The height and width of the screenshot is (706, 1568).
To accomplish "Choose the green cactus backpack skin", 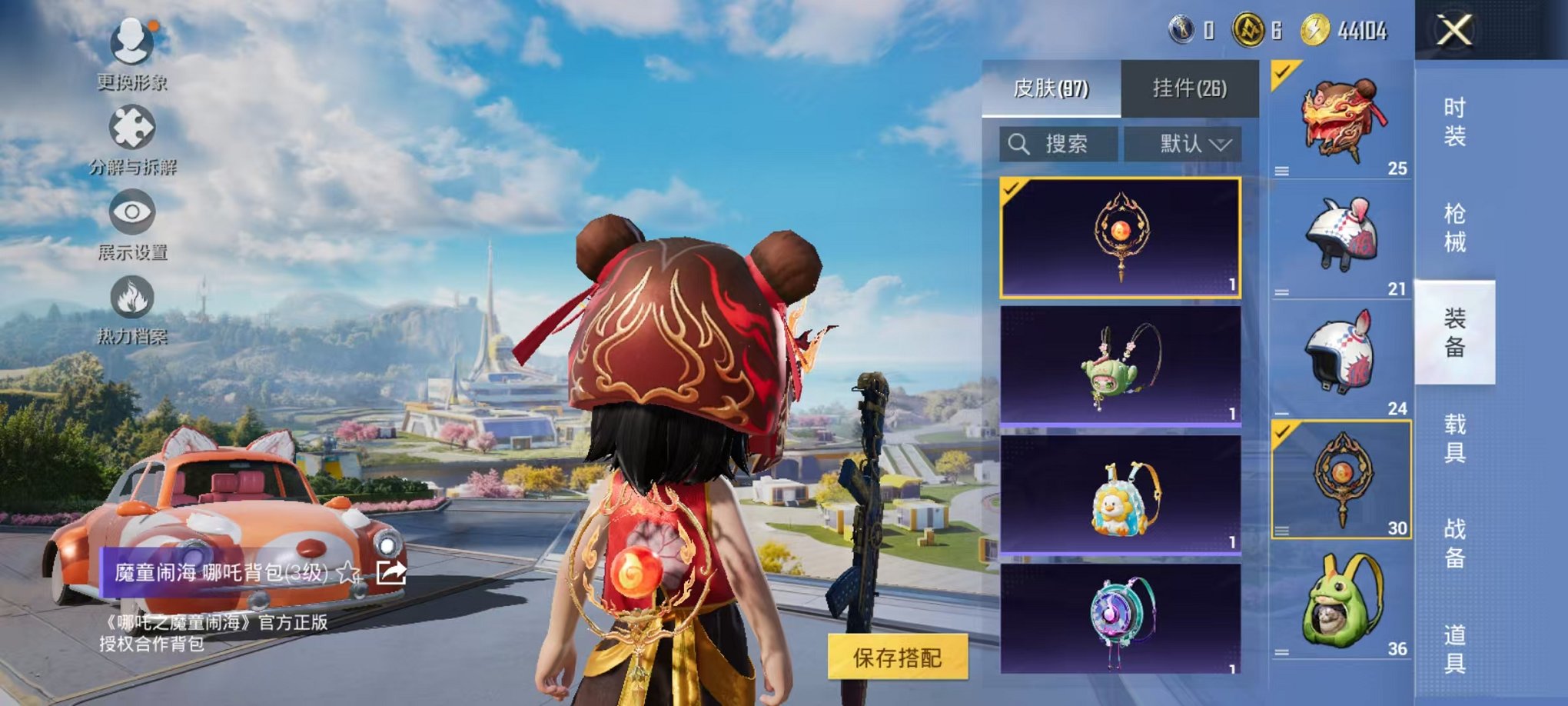I will pyautogui.click(x=1120, y=365).
